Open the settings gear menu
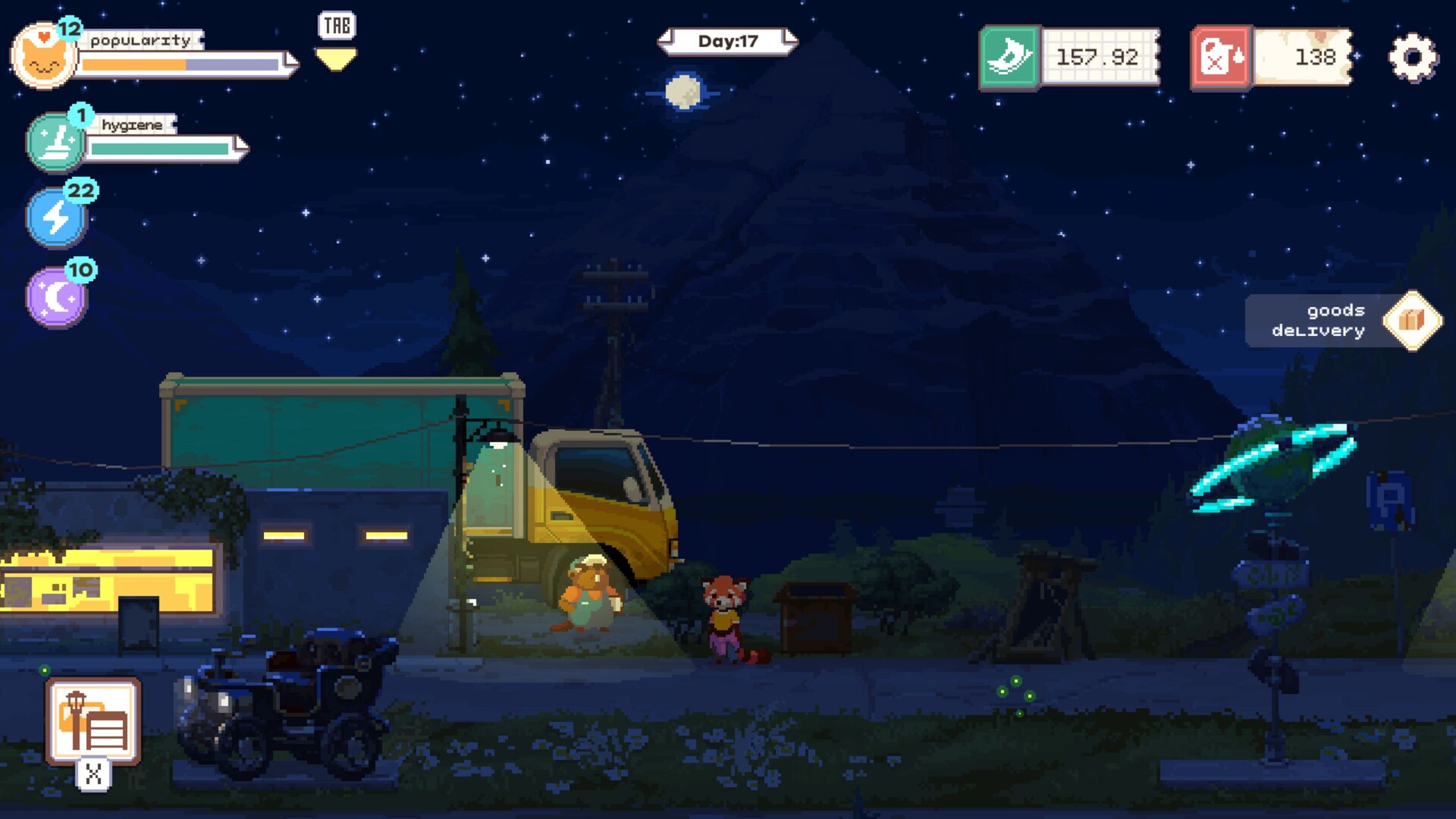Viewport: 1456px width, 819px height. point(1412,55)
